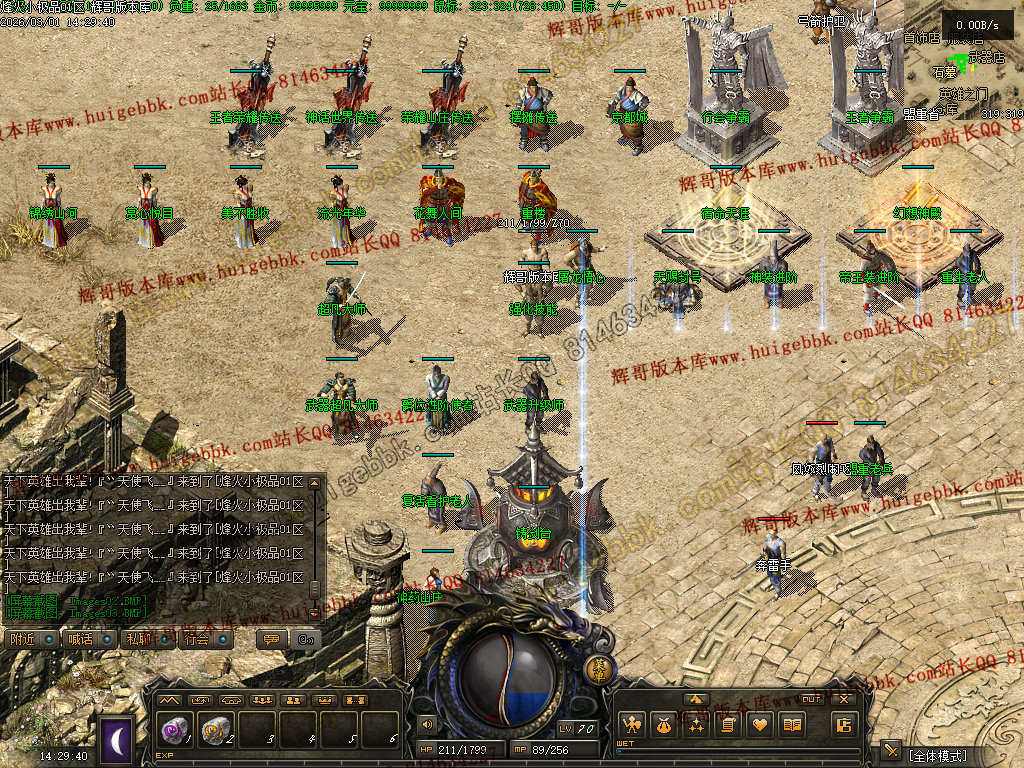Toggle the sound speaker button

coord(428,722)
